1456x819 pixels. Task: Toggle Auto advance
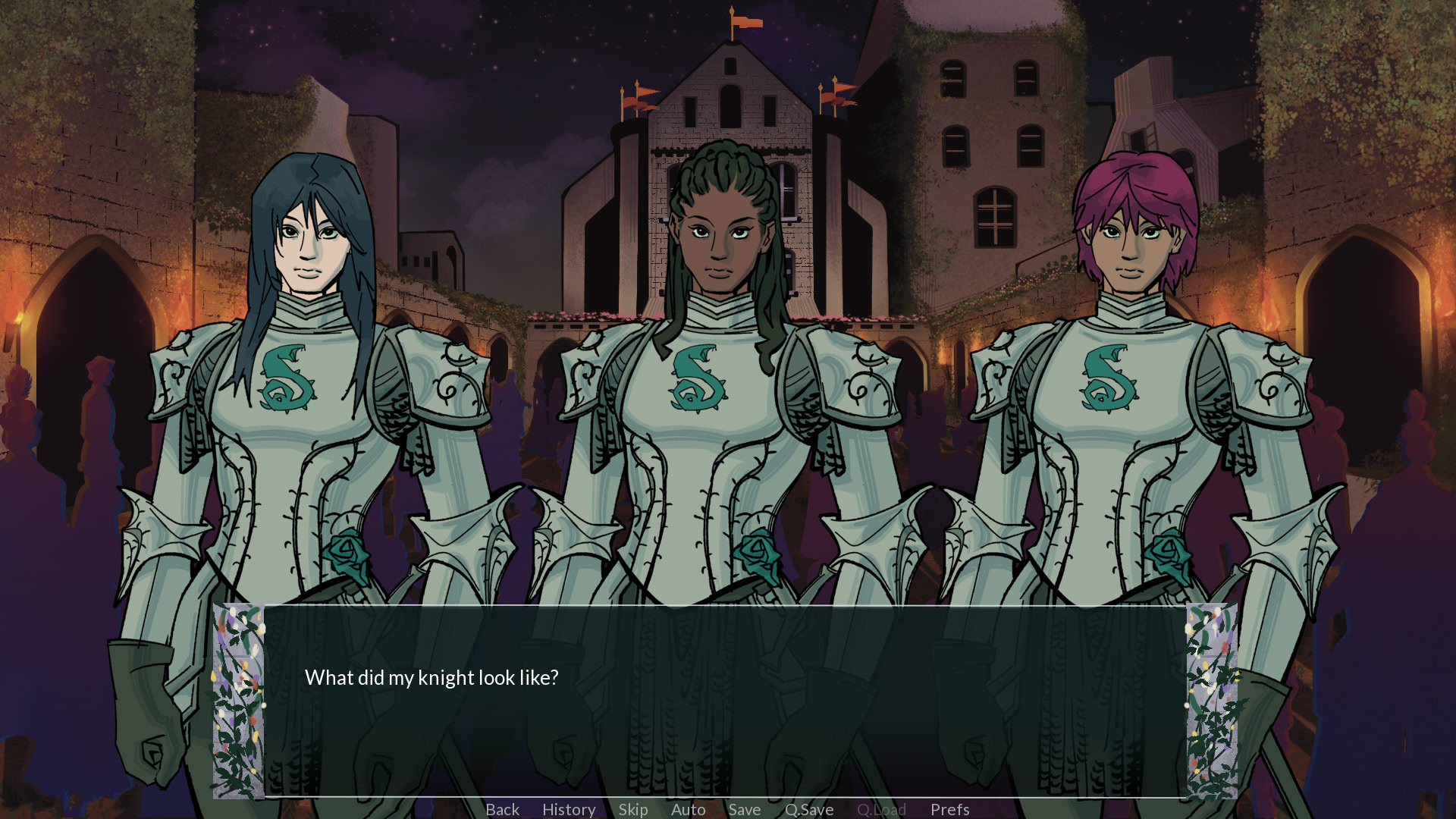point(689,809)
